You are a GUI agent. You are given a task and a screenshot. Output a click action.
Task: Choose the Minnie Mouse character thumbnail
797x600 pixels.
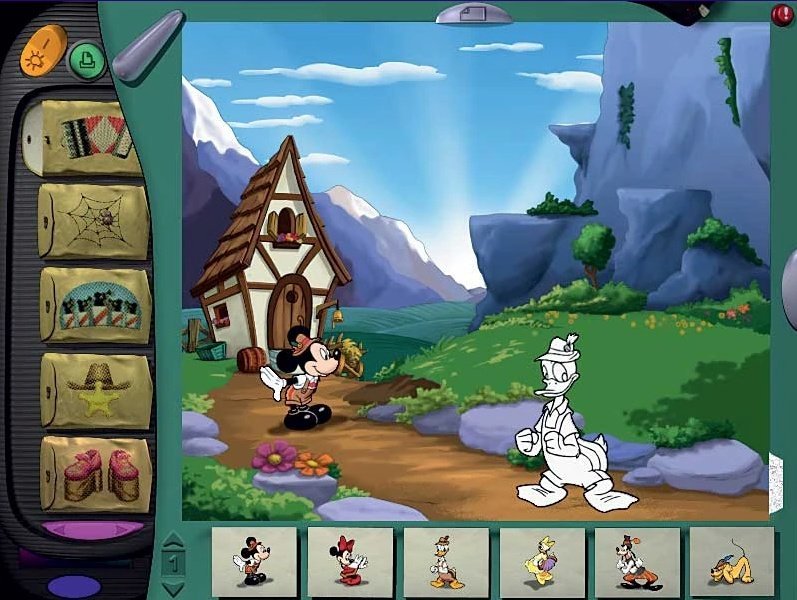[350, 561]
